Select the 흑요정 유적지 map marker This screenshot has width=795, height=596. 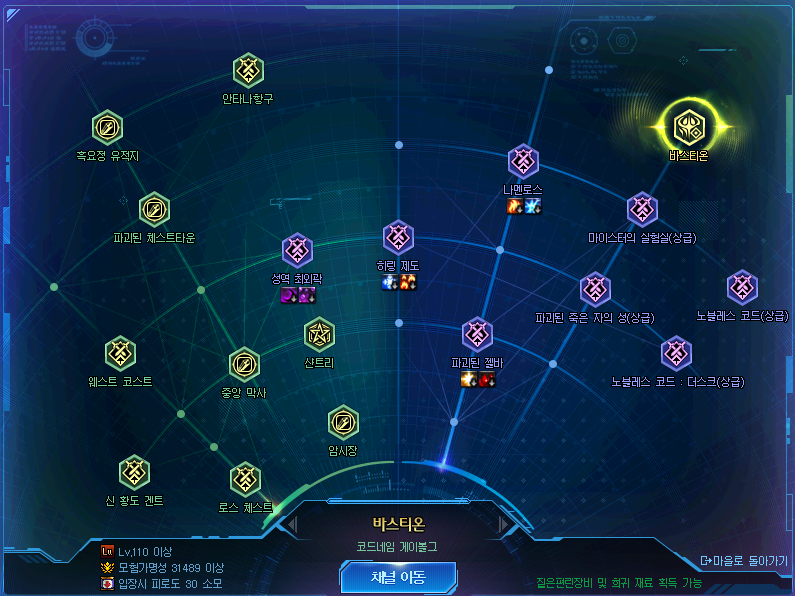pos(107,128)
